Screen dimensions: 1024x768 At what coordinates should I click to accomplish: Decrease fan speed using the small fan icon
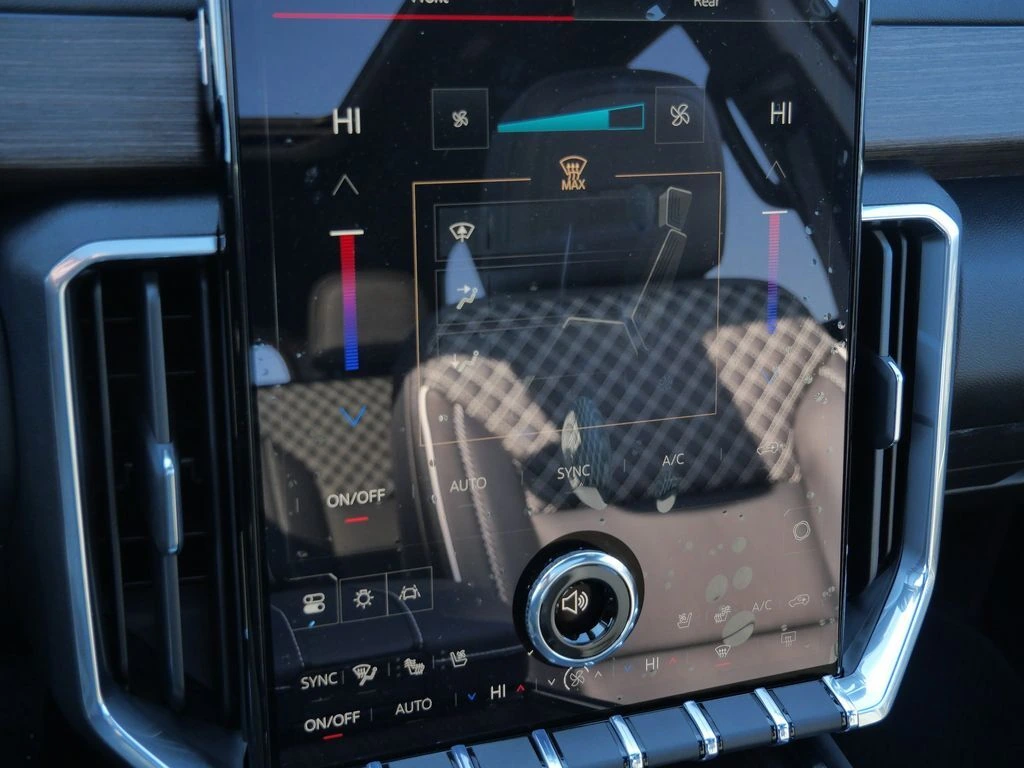(x=460, y=119)
